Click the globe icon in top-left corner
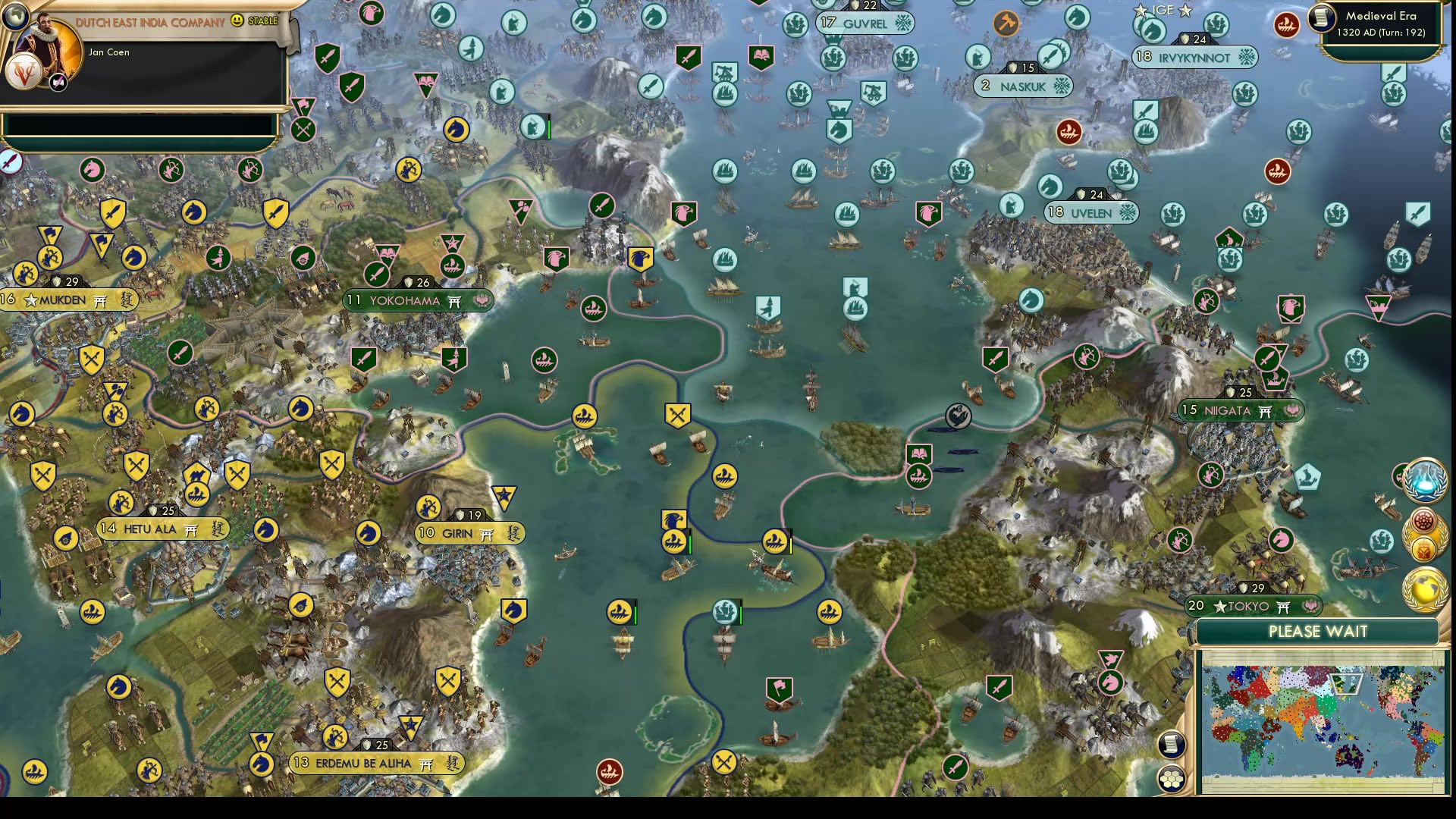Viewport: 1456px width, 819px height. pos(15,15)
